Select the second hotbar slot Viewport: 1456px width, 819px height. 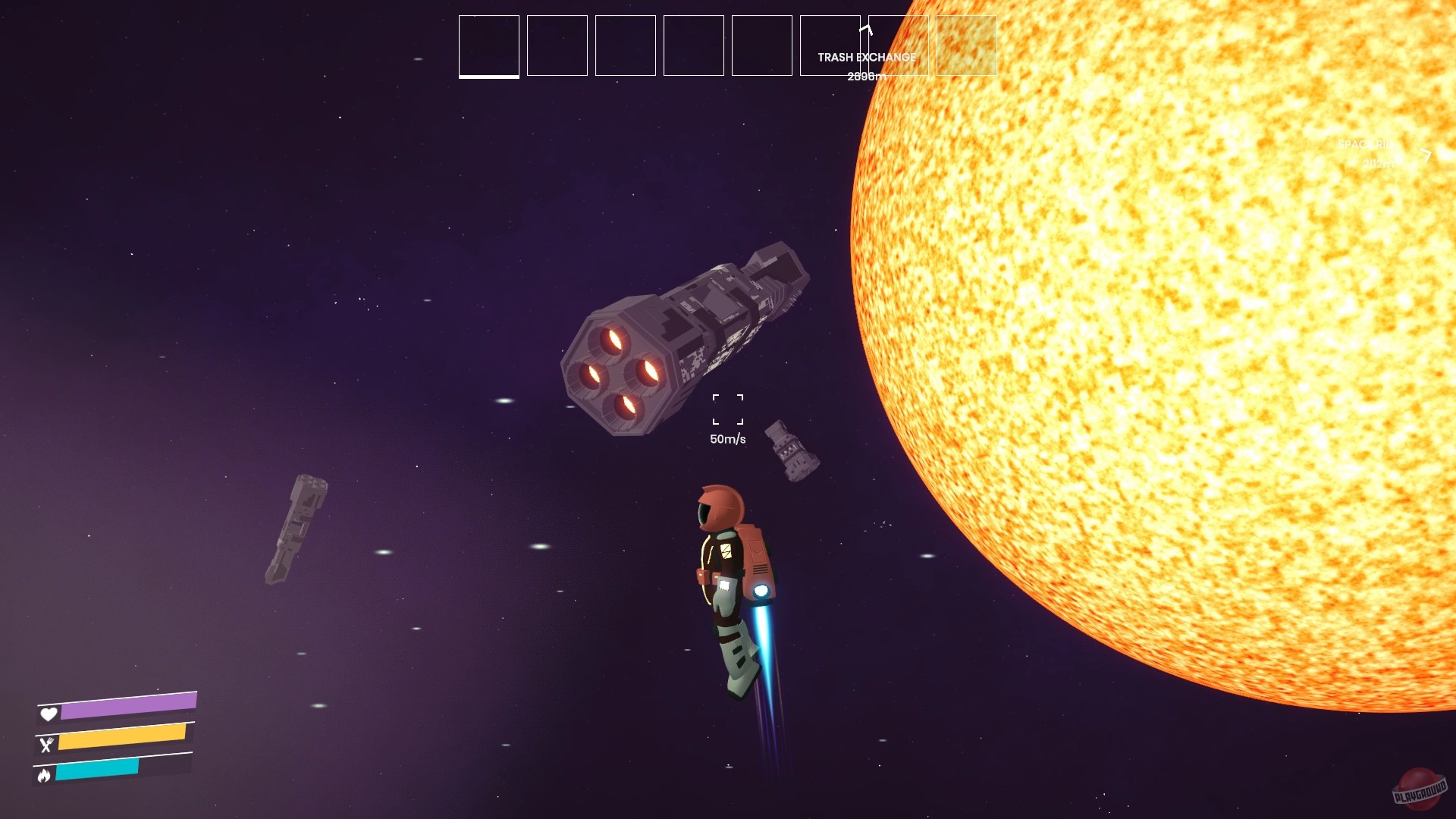pos(557,45)
